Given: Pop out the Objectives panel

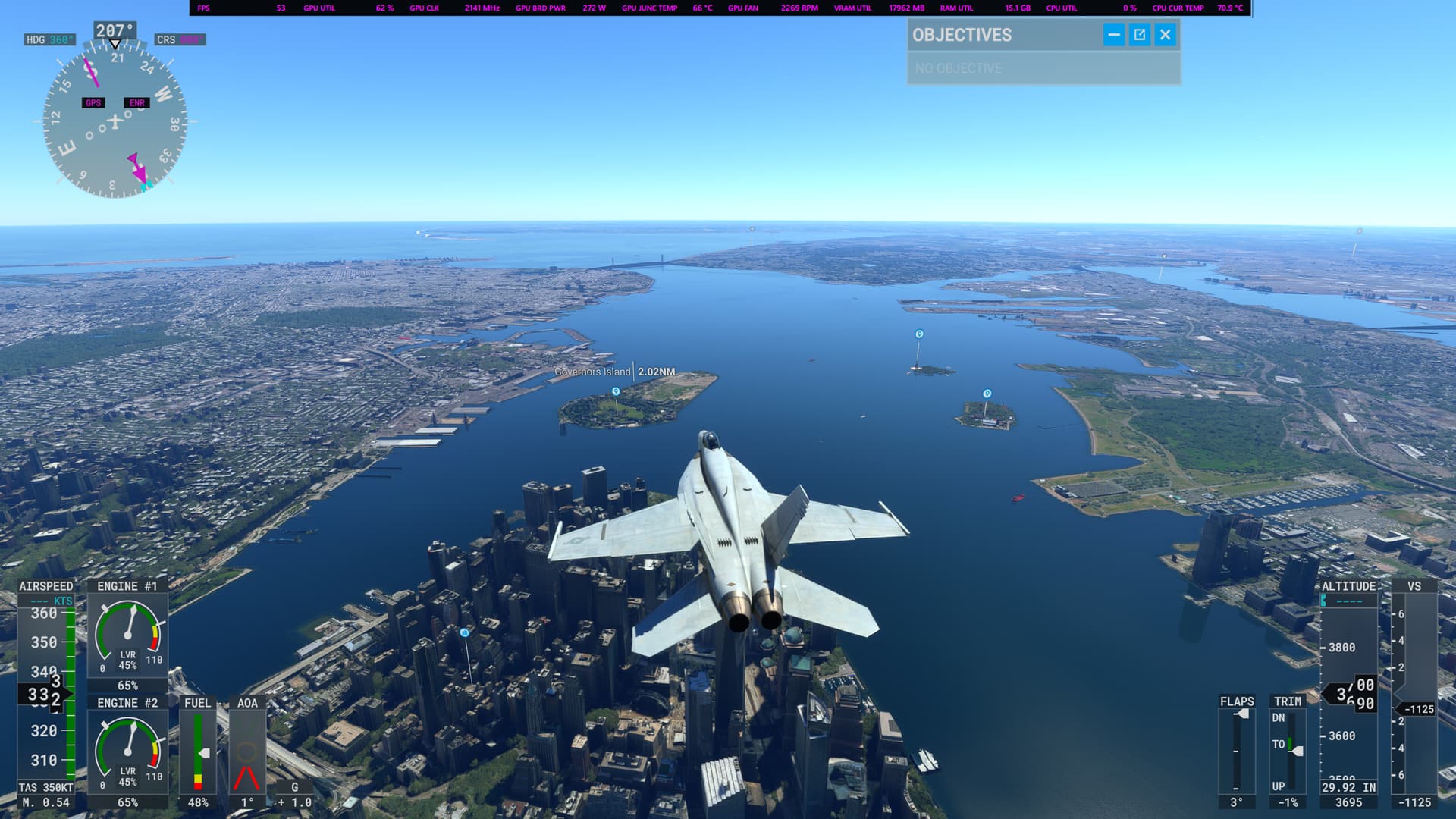Looking at the screenshot, I should (1138, 35).
